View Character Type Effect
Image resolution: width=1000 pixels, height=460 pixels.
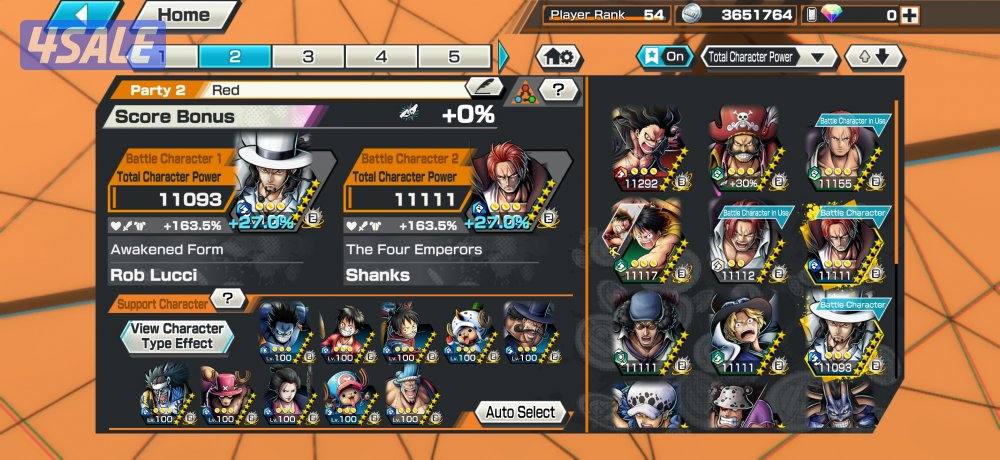tap(178, 336)
